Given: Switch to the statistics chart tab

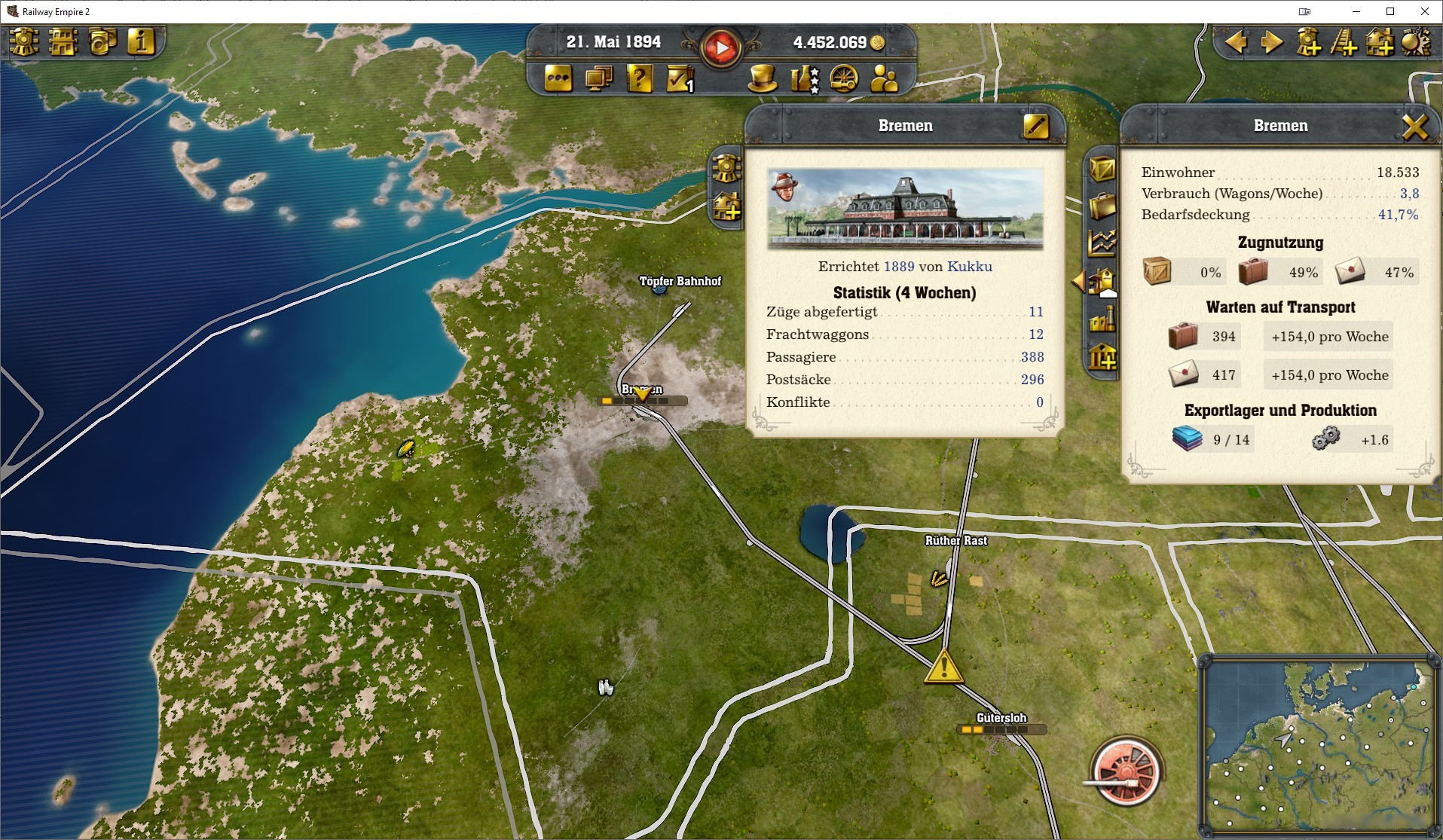Looking at the screenshot, I should pos(1102,243).
